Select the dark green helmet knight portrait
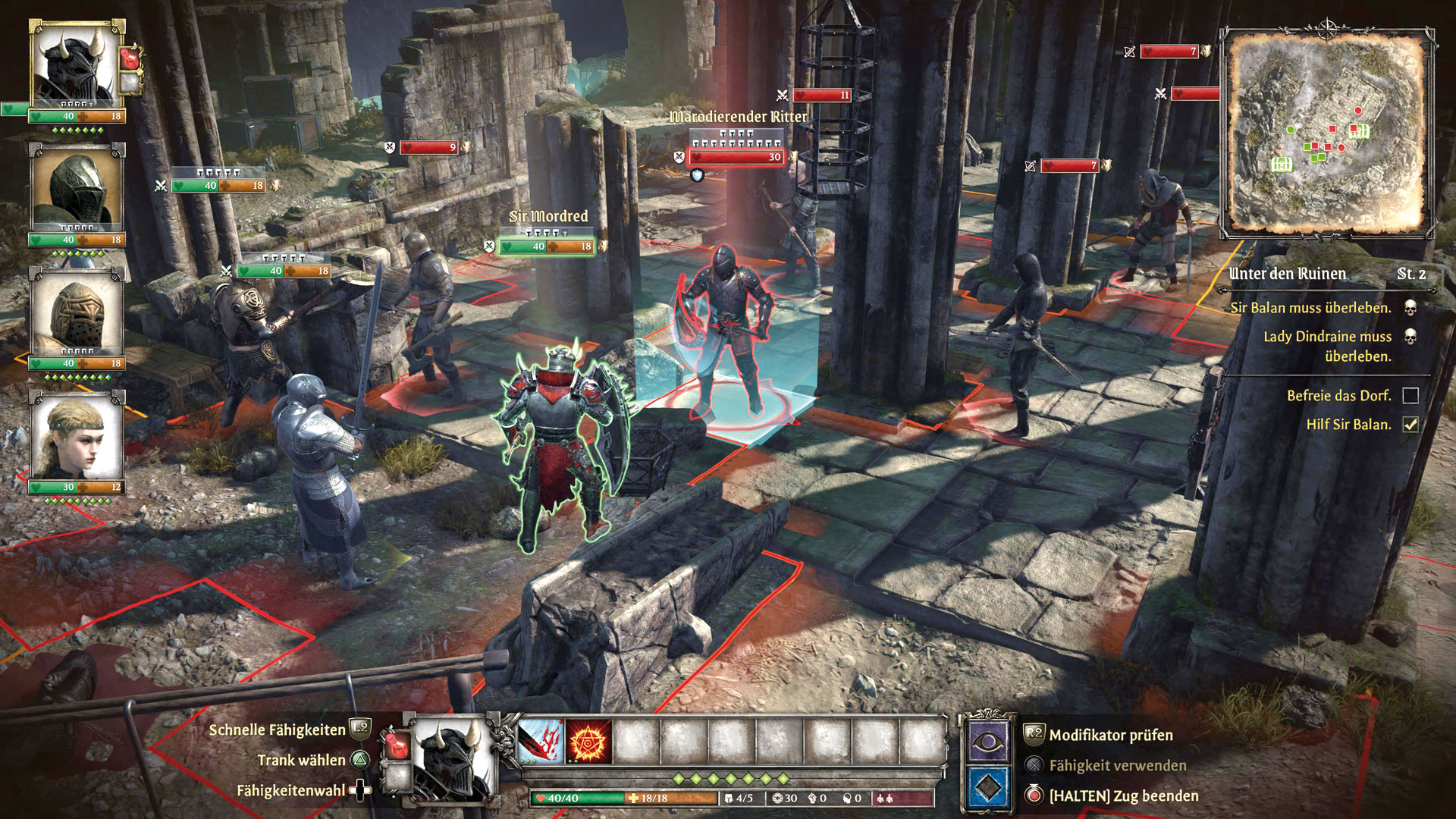Screen dimensions: 1456x819 [76, 190]
